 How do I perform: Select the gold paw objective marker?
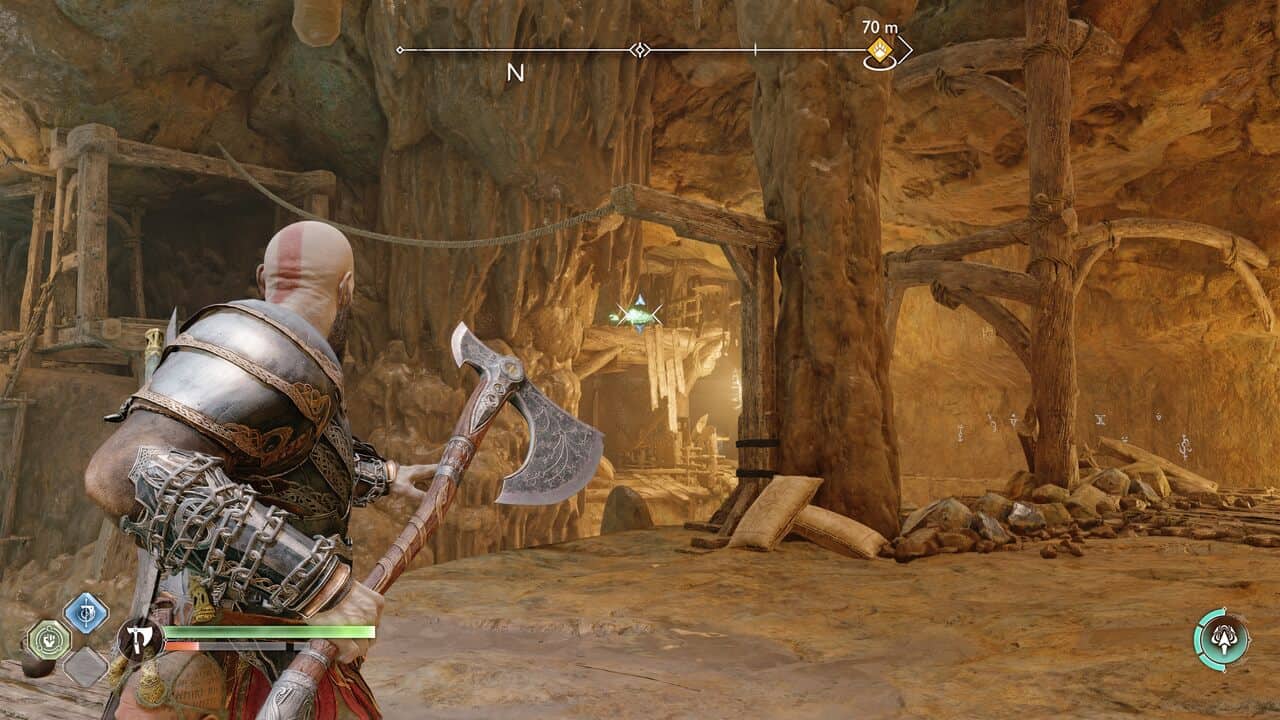click(x=880, y=50)
